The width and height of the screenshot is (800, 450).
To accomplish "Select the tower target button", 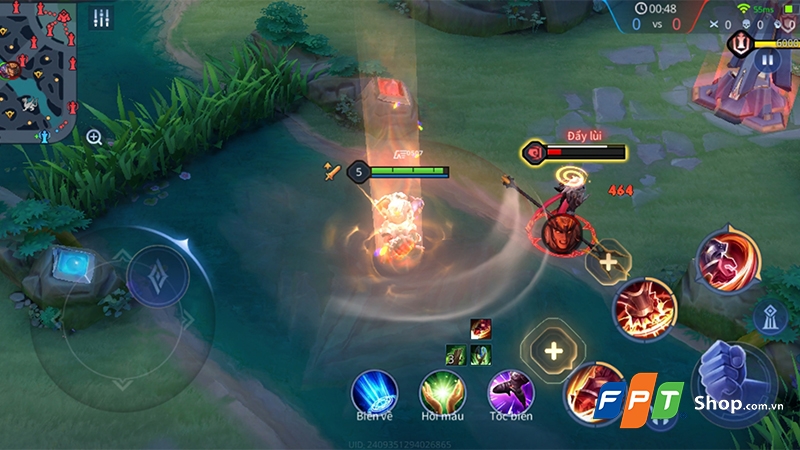I will point(770,316).
